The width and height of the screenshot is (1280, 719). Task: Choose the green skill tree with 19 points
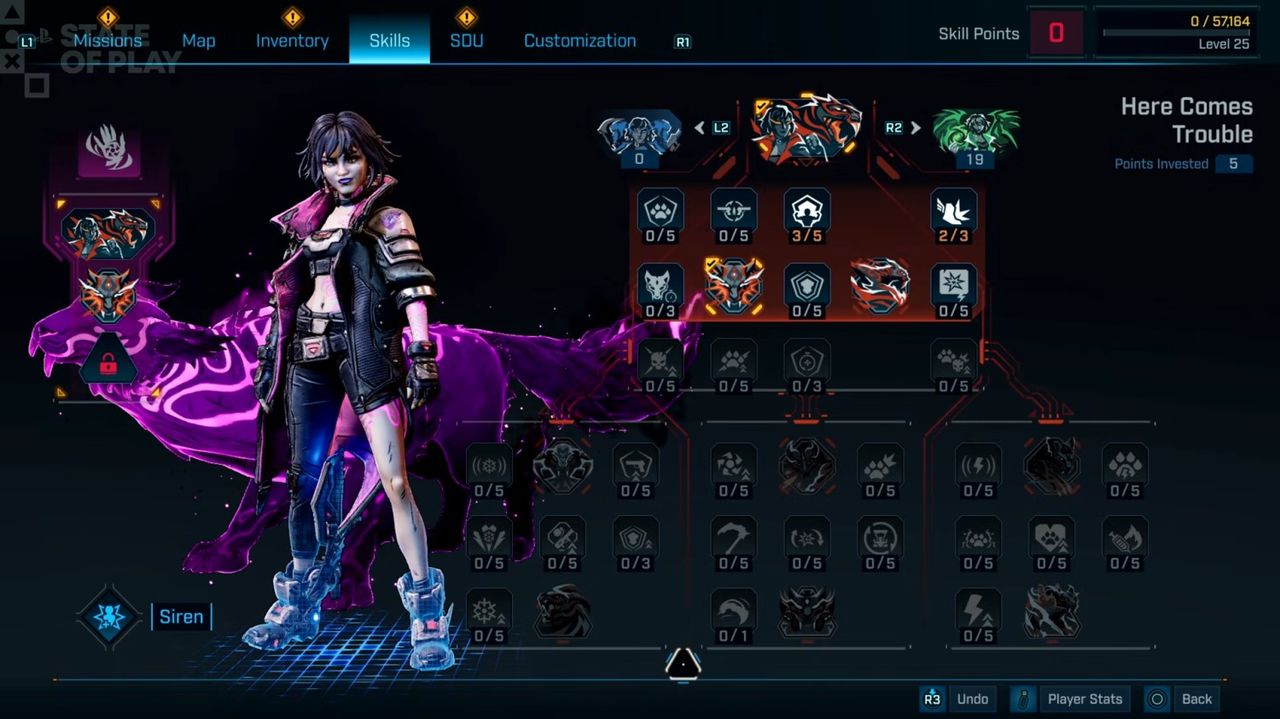pos(975,135)
